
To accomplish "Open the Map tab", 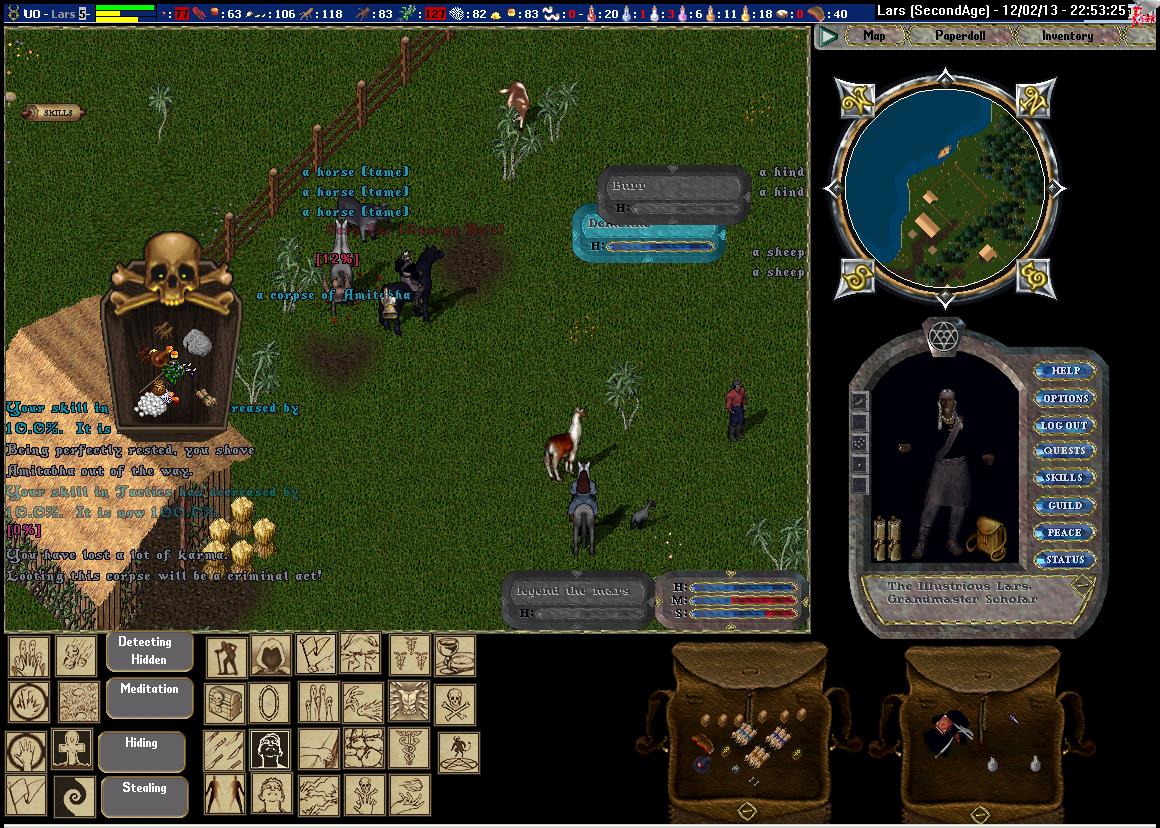I will click(874, 36).
